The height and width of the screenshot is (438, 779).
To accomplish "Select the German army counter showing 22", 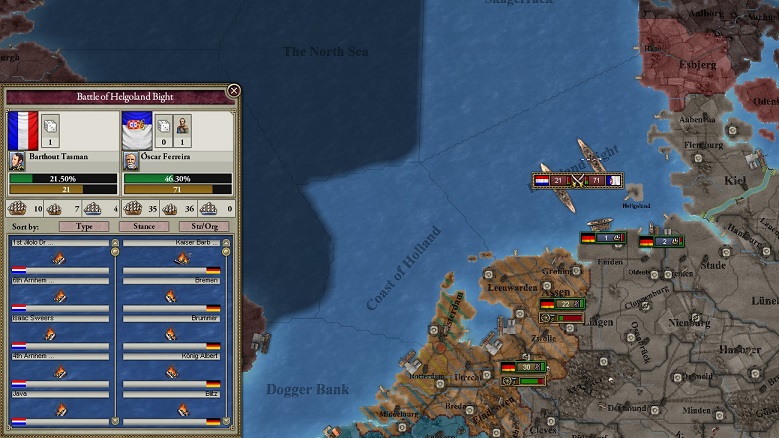I will point(563,304).
